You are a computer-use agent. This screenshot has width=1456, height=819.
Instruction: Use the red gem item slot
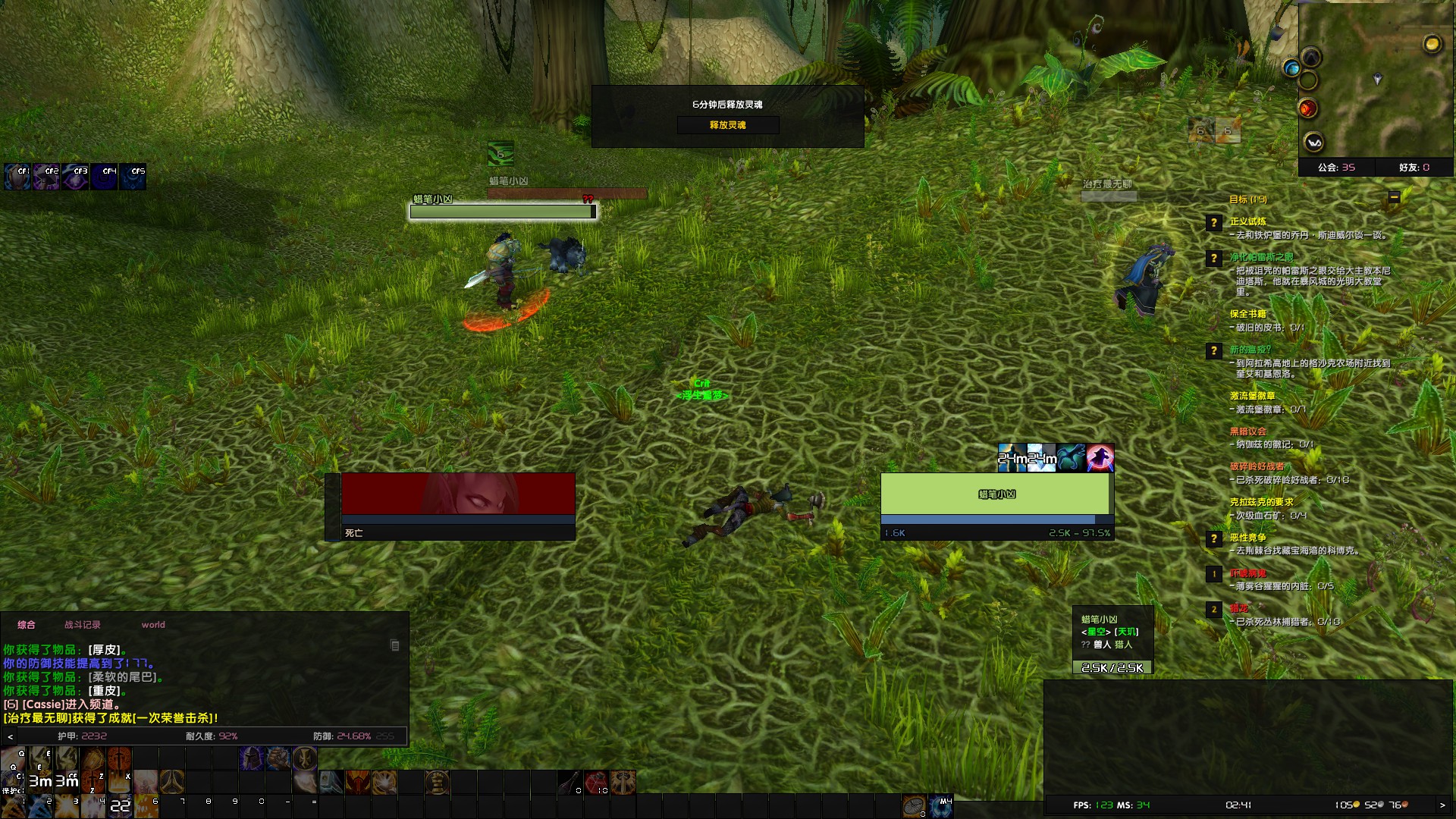coord(596,781)
